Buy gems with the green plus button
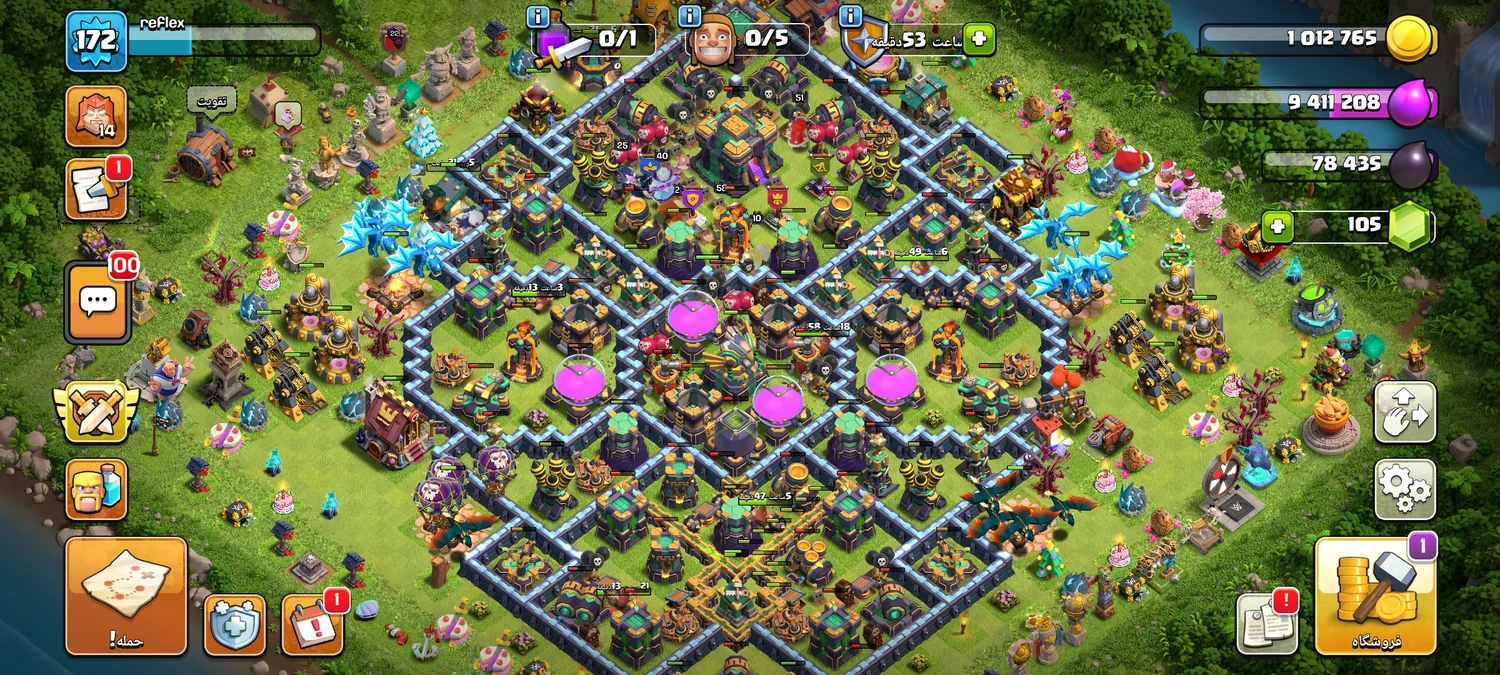Screen dimensions: 1500x675 tap(1276, 226)
